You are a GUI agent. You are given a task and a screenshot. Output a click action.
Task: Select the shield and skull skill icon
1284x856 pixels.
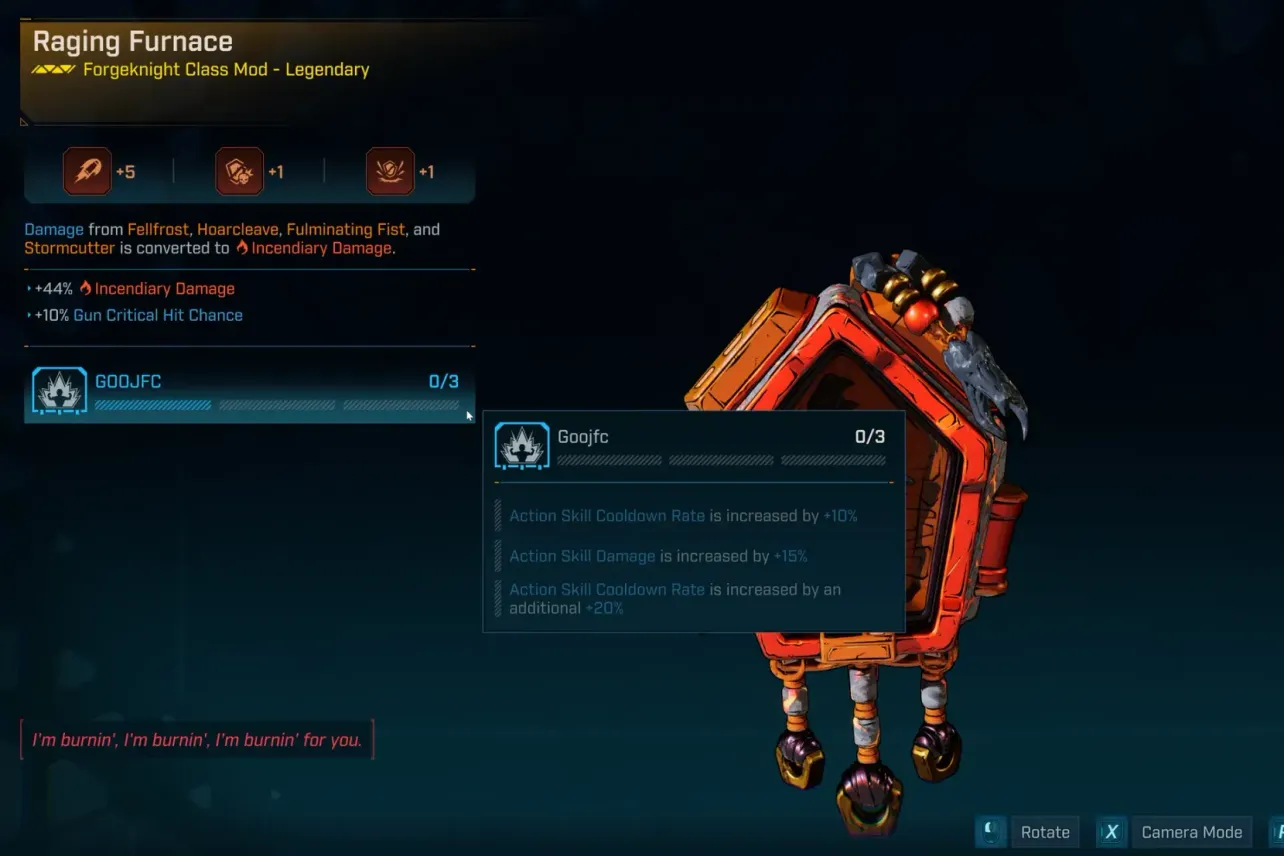239,172
